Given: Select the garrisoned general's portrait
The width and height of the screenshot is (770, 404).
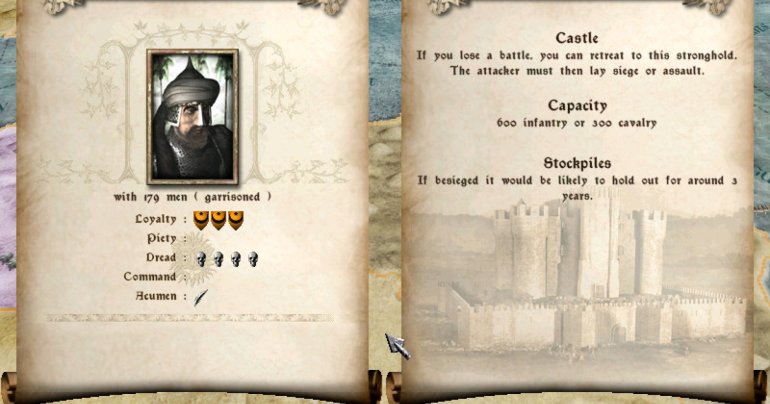Looking at the screenshot, I should click(192, 114).
